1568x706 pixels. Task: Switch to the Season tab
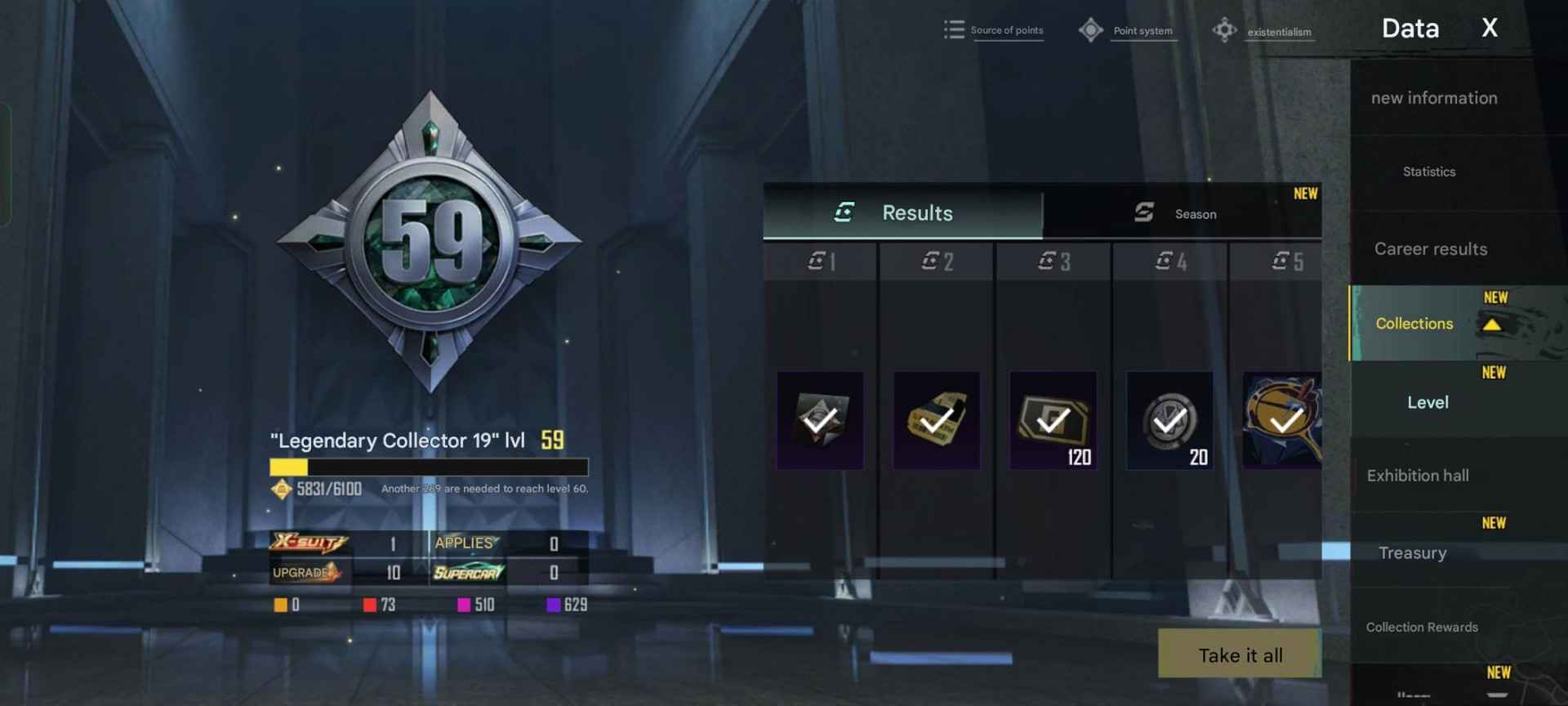1195,213
